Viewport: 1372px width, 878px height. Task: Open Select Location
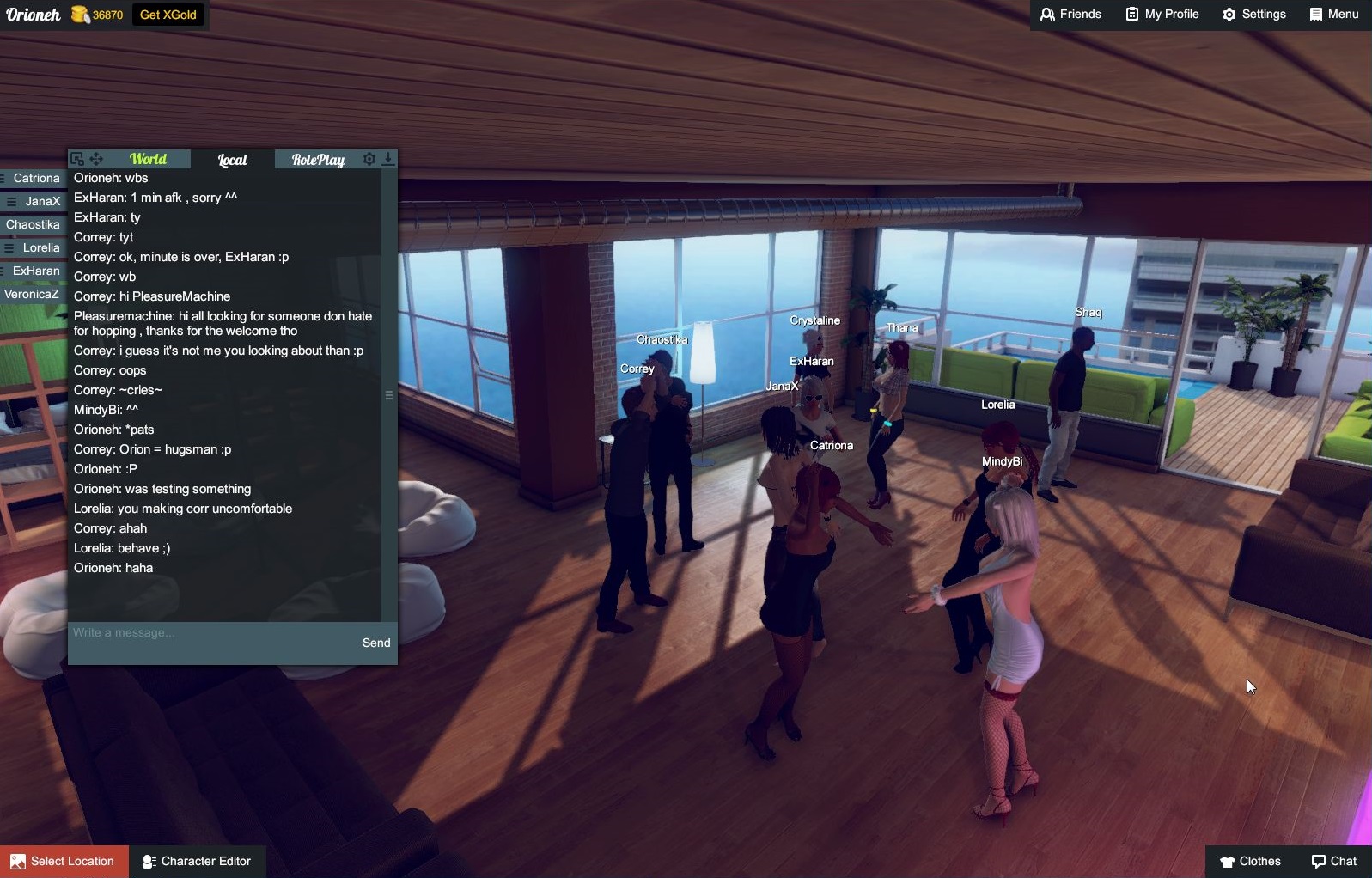(x=64, y=862)
